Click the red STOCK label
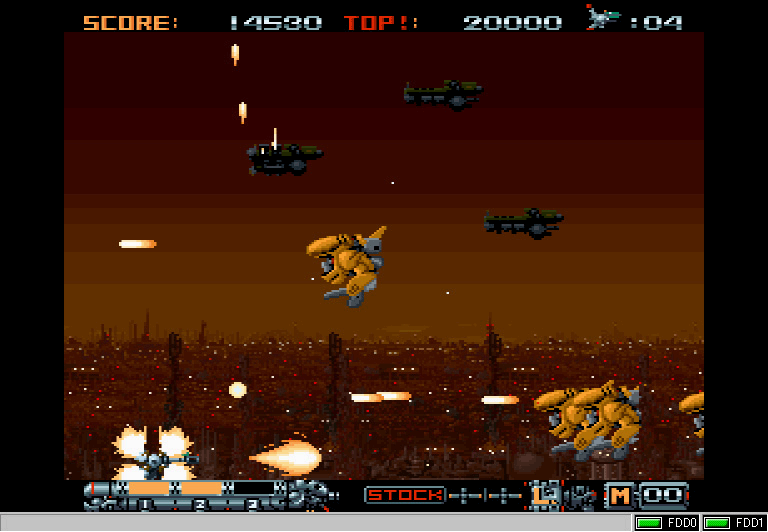 point(404,494)
